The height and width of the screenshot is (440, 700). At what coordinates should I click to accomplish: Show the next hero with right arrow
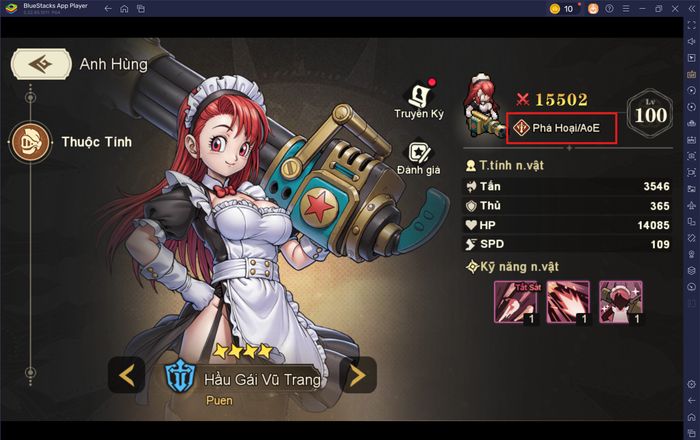pyautogui.click(x=357, y=376)
